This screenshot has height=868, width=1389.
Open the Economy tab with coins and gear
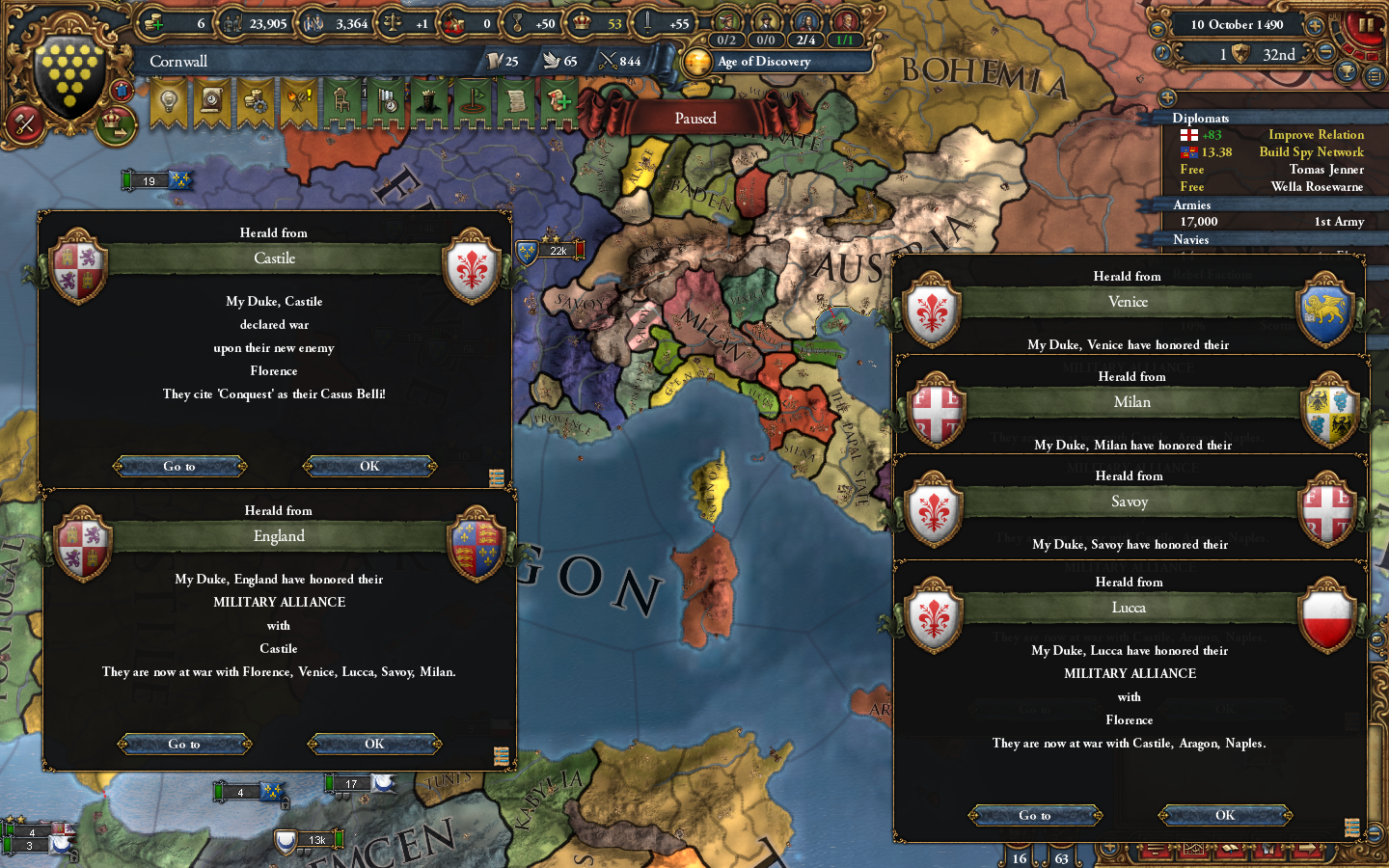[x=253, y=100]
